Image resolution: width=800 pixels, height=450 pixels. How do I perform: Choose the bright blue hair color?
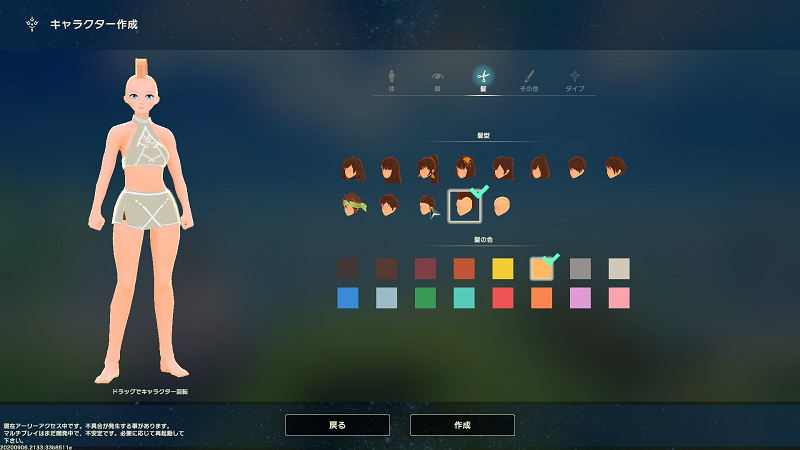pyautogui.click(x=348, y=298)
